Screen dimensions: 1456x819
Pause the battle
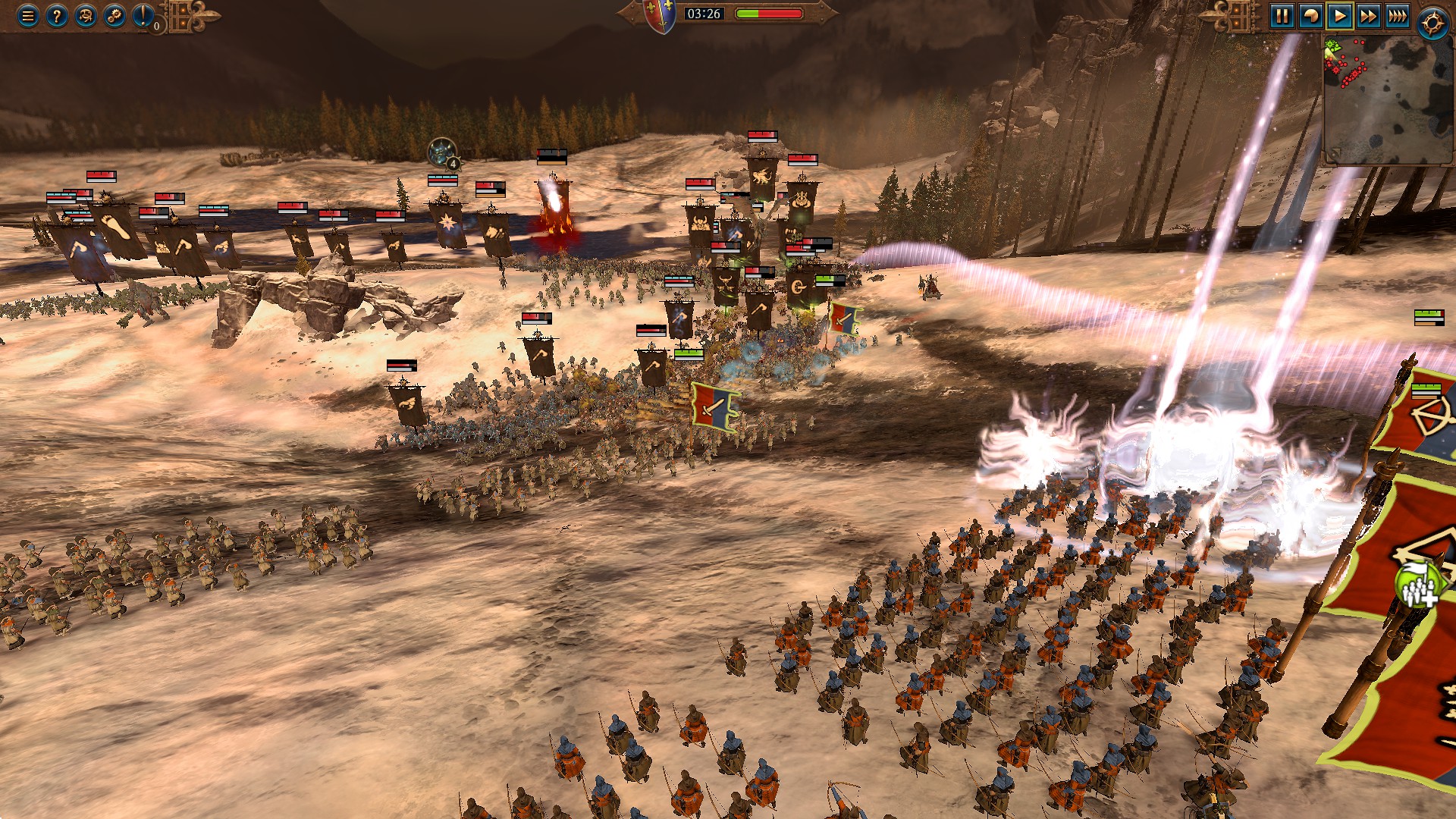1282,16
